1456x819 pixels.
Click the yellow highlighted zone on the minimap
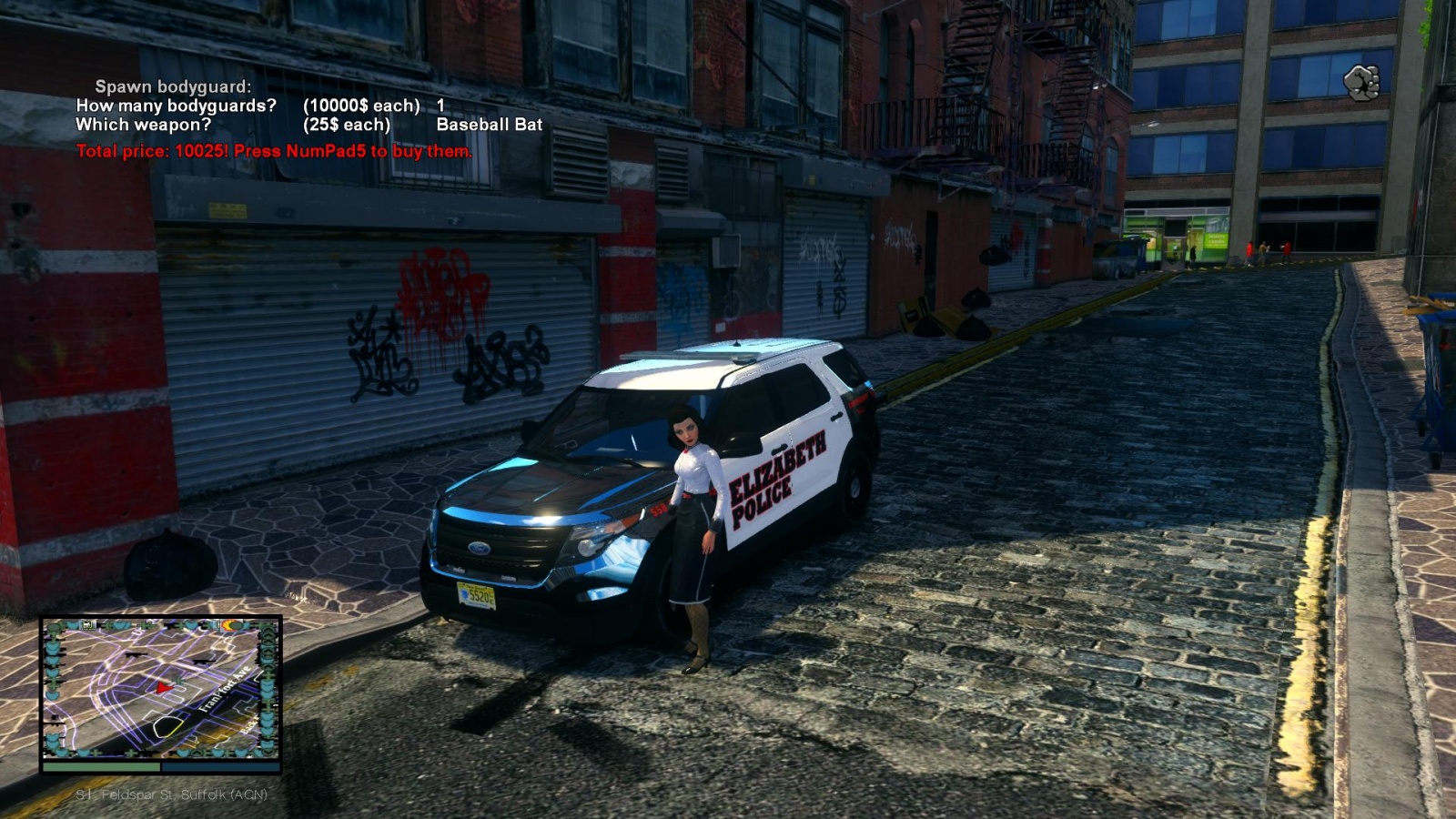(x=169, y=726)
